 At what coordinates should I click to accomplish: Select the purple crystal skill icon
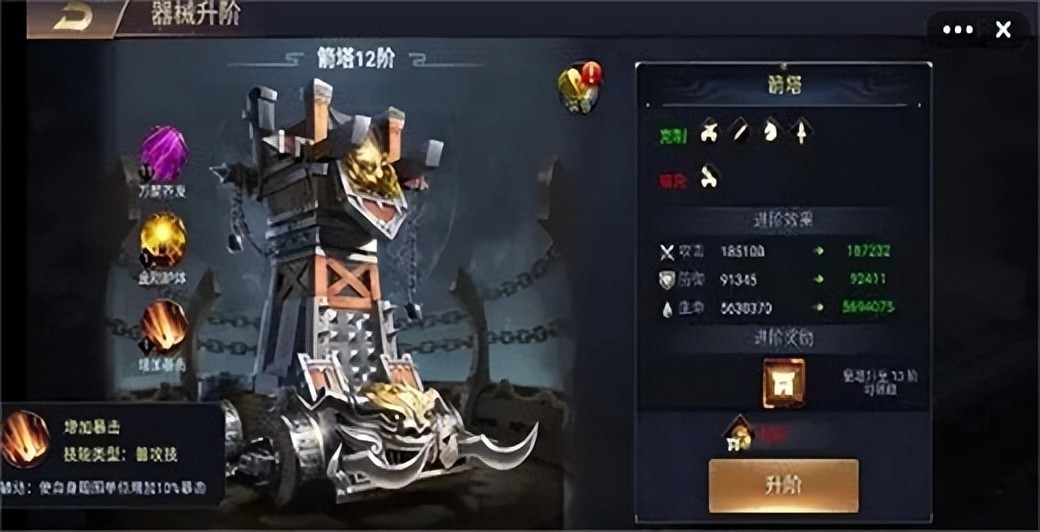coord(164,153)
